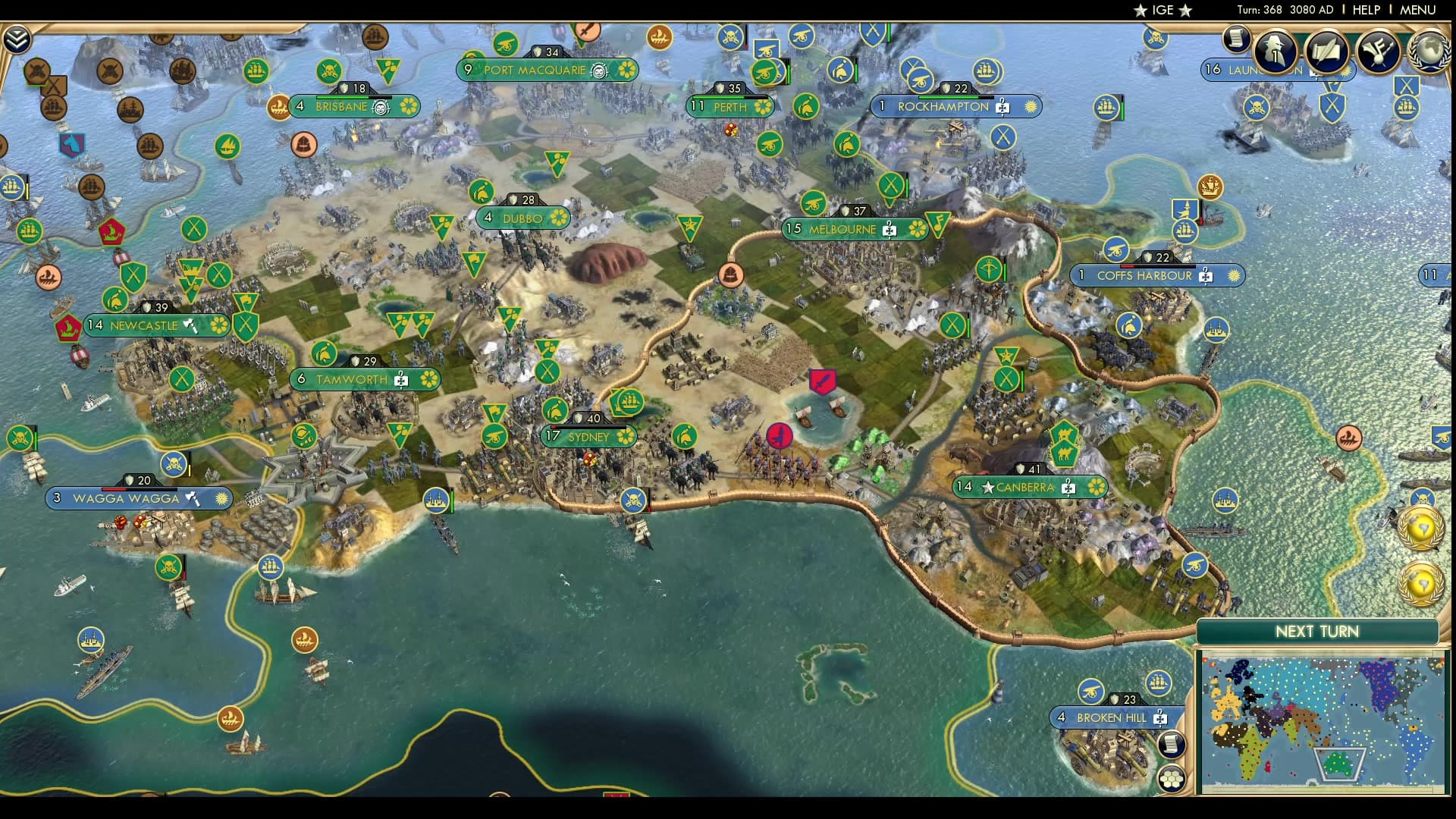Open the HELP screen
The height and width of the screenshot is (819, 1456).
click(x=1365, y=10)
